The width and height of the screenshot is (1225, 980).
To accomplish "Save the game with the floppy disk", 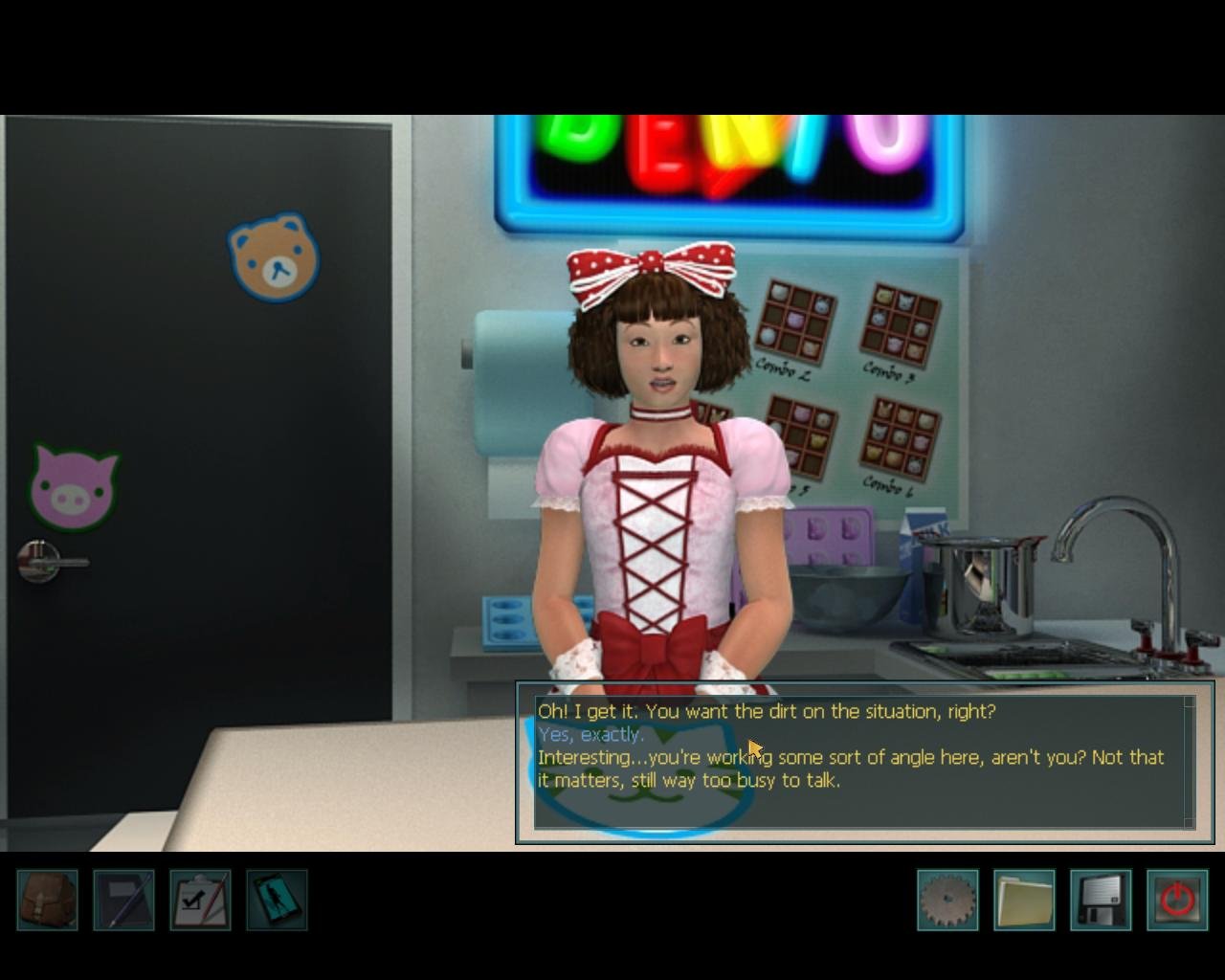I will point(1101,900).
